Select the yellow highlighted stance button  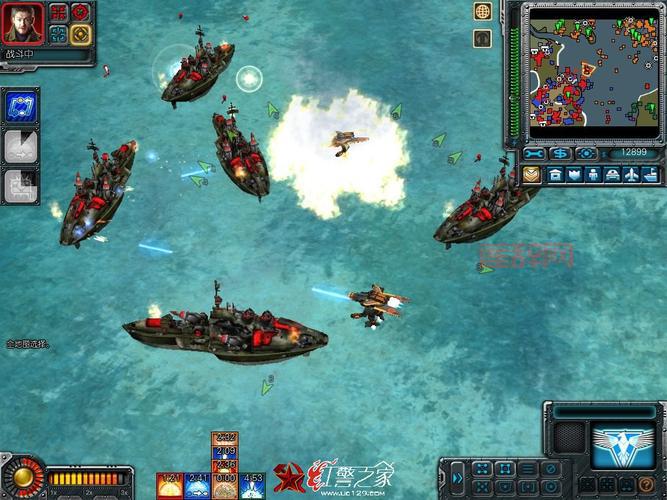(81, 34)
